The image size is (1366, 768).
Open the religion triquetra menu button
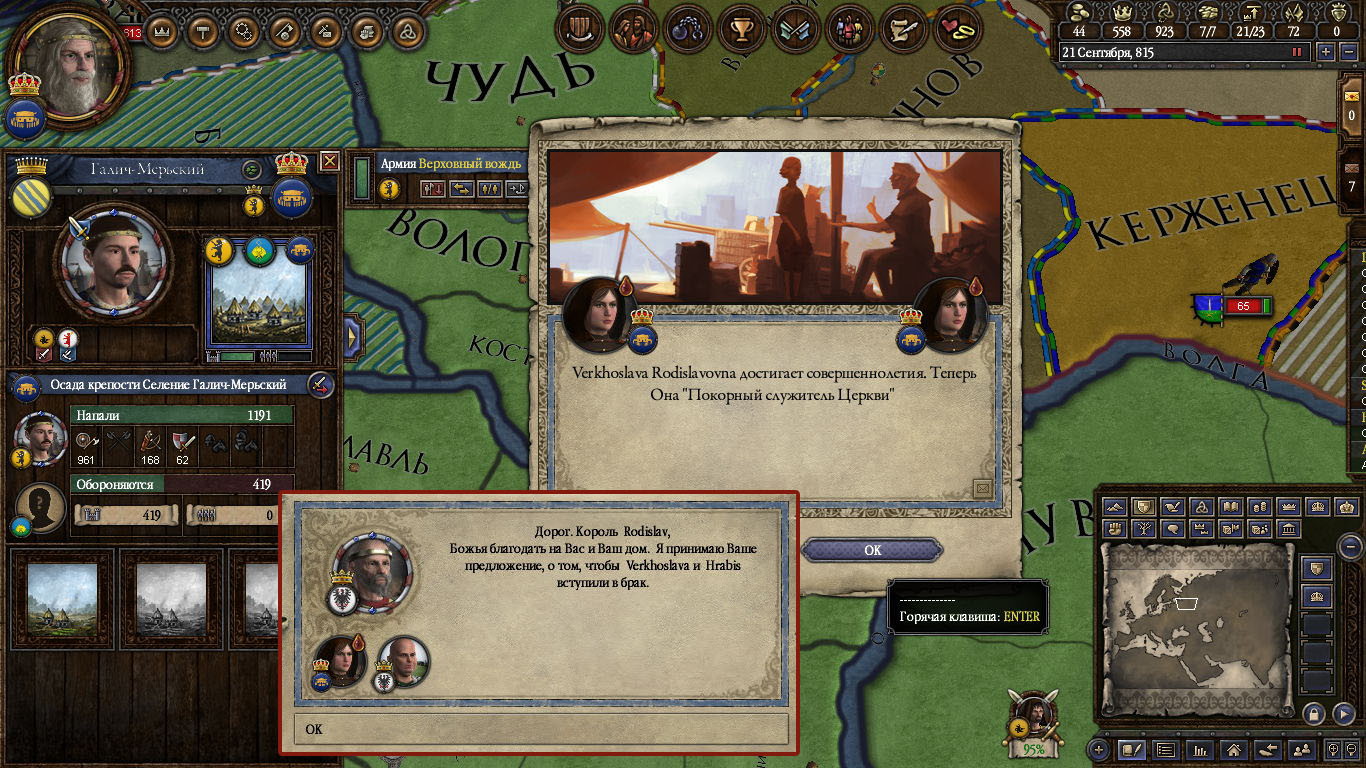(407, 32)
